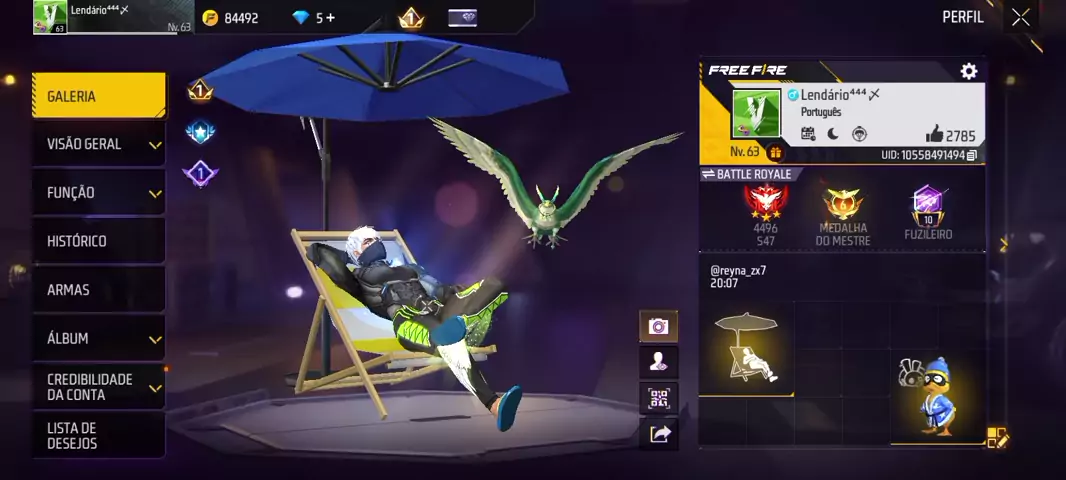Image resolution: width=1066 pixels, height=480 pixels.
Task: Like the profile with thumbs-up
Action: [x=934, y=134]
